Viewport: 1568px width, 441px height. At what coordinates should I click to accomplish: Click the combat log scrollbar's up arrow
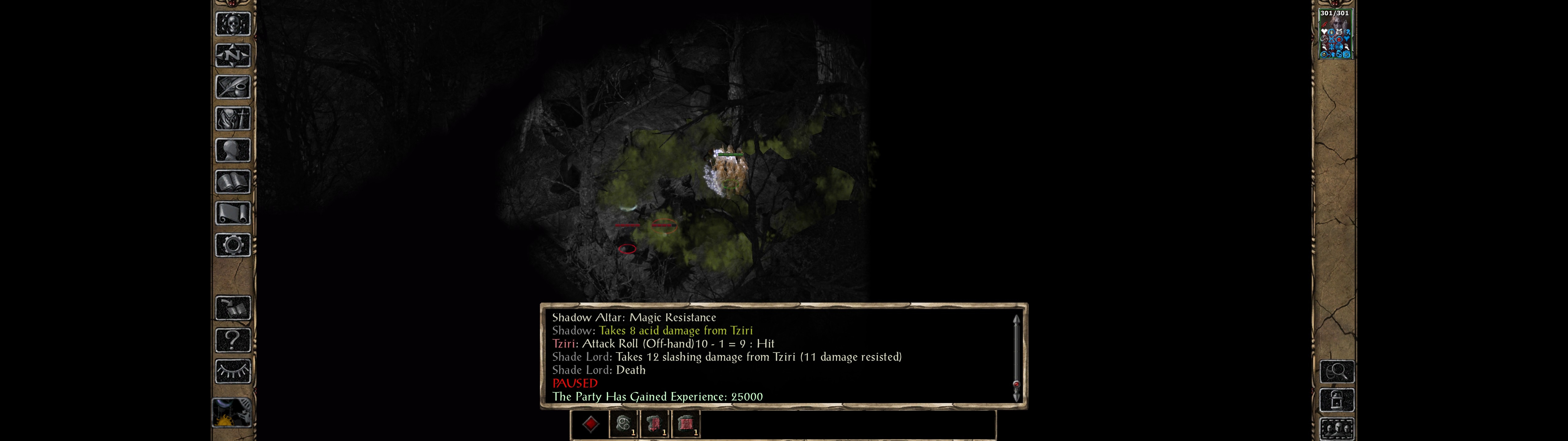(1016, 319)
